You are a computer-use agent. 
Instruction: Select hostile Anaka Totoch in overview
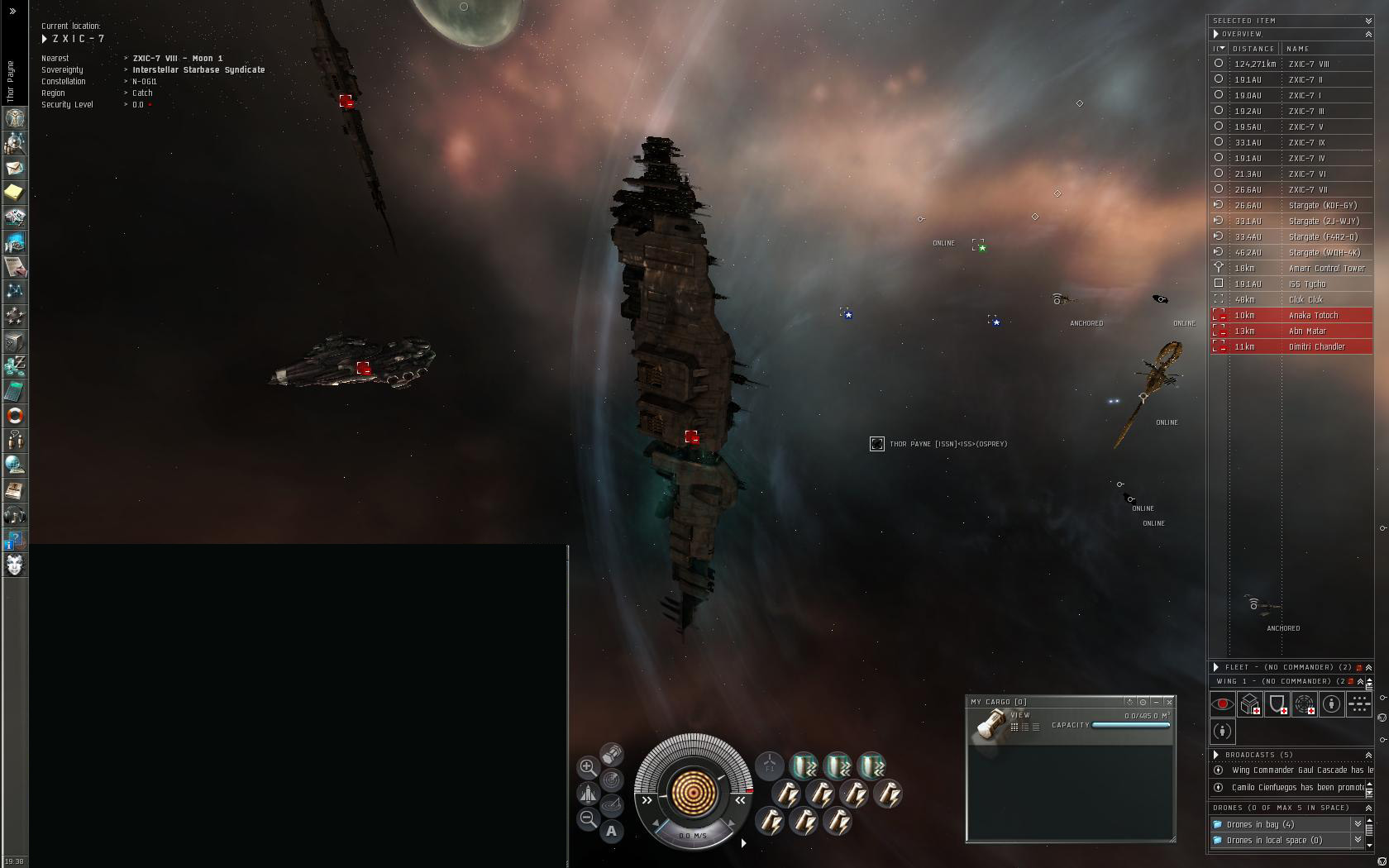point(1313,315)
